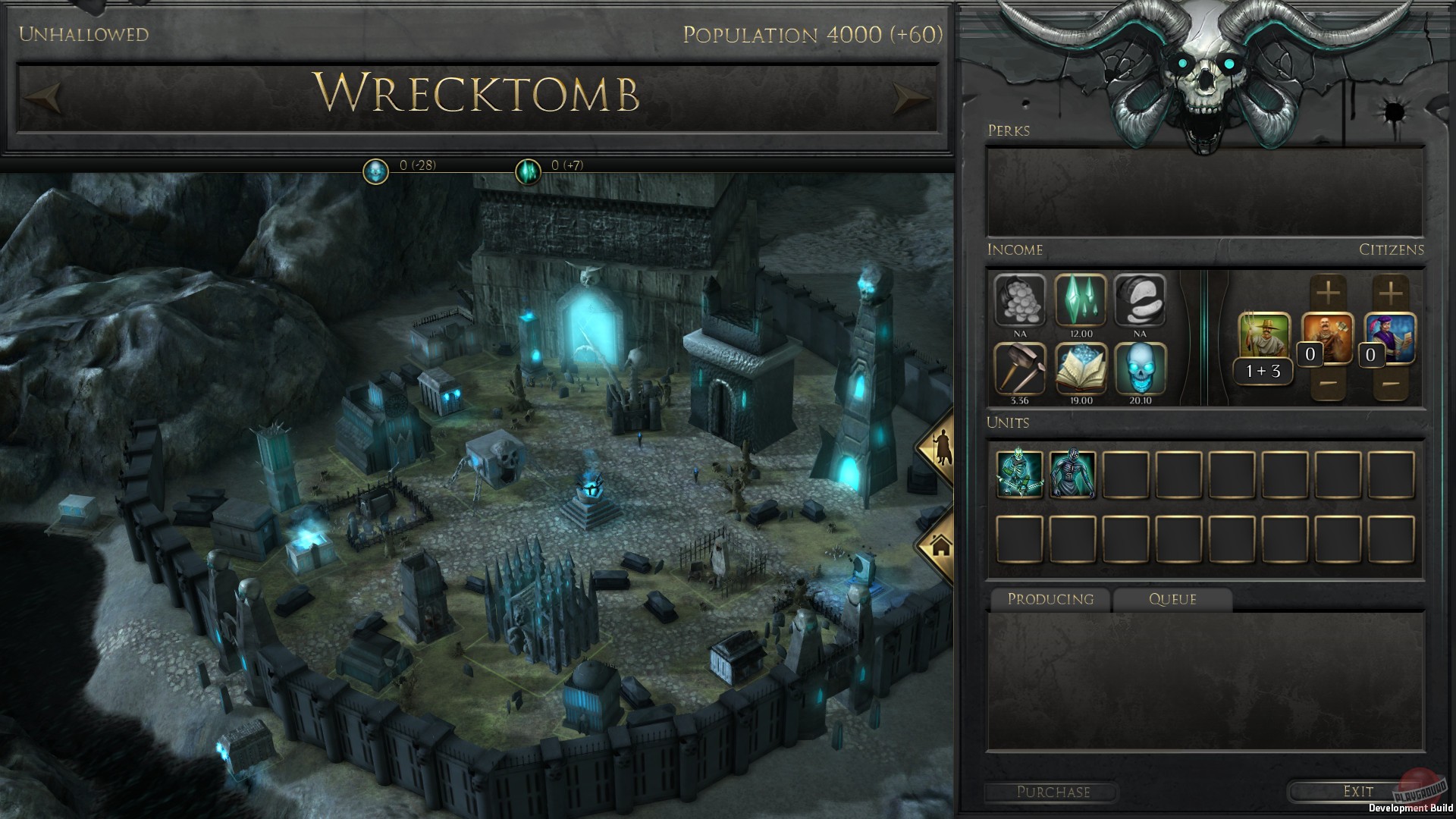Switch to the Producing tab
The image size is (1456, 819).
click(1050, 599)
